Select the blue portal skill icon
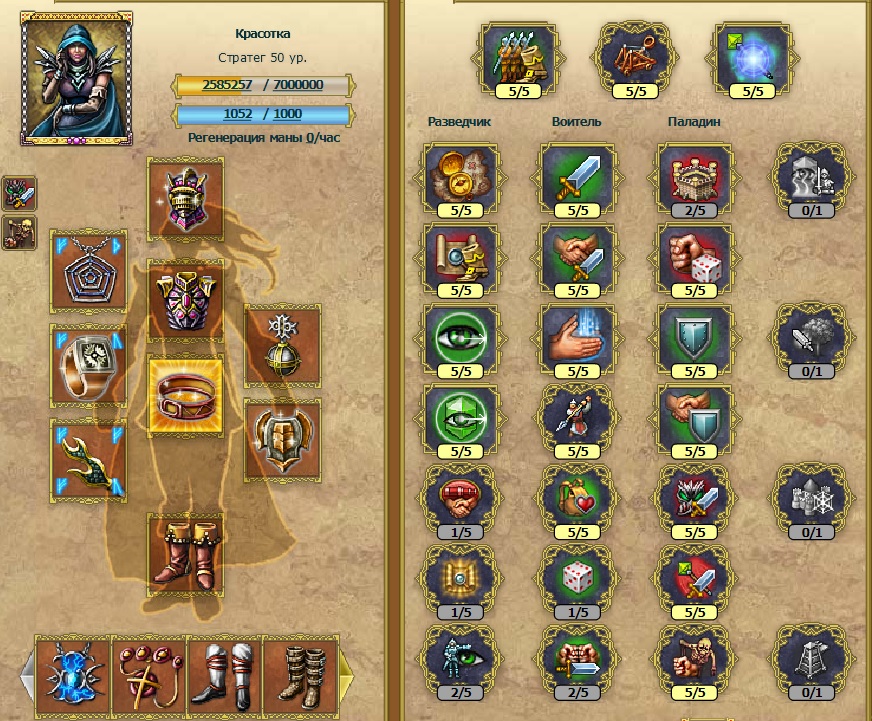Screen dimensions: 872x721 click(752, 54)
